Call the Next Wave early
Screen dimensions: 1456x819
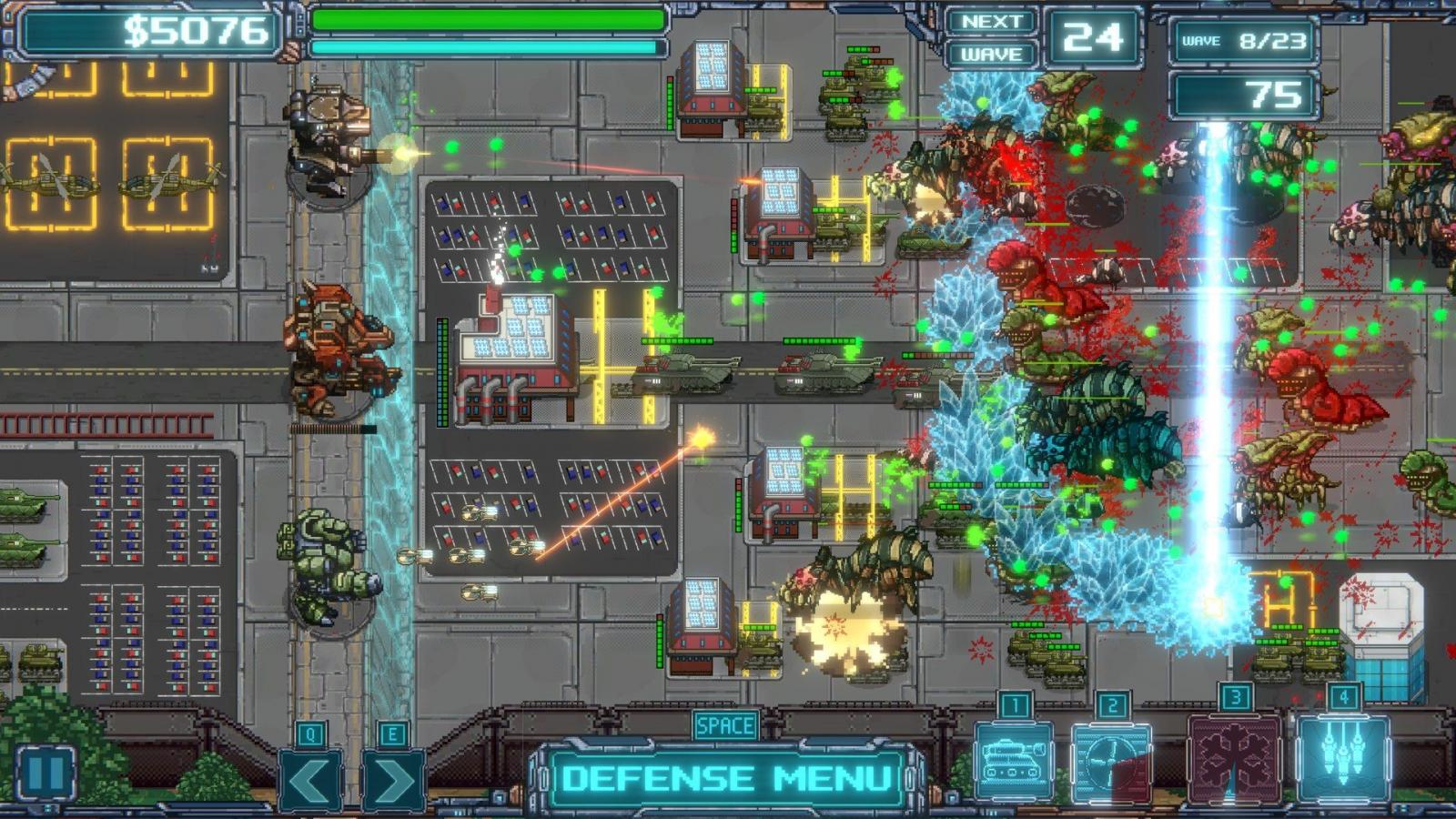[991, 38]
